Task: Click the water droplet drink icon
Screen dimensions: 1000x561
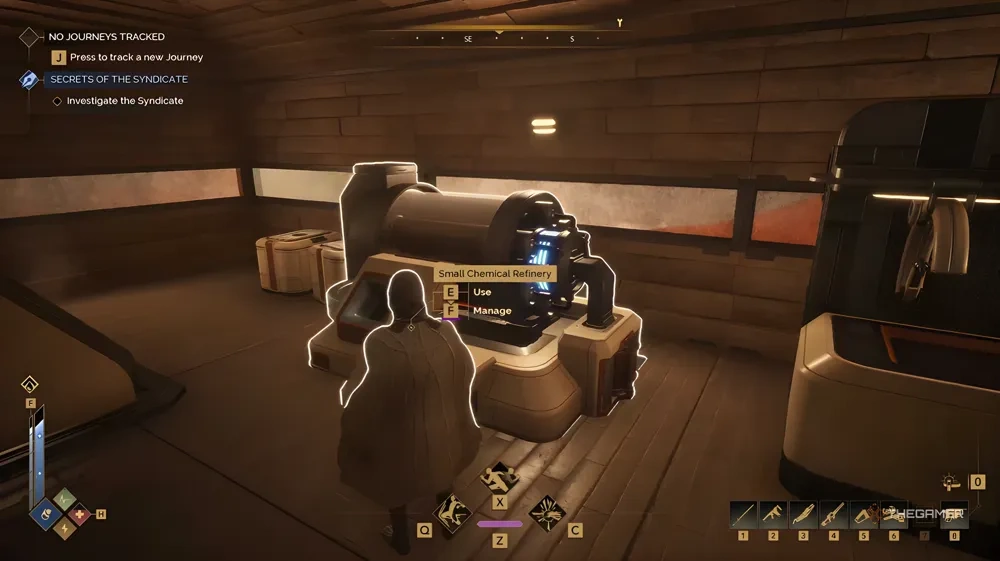Action: click(x=30, y=384)
